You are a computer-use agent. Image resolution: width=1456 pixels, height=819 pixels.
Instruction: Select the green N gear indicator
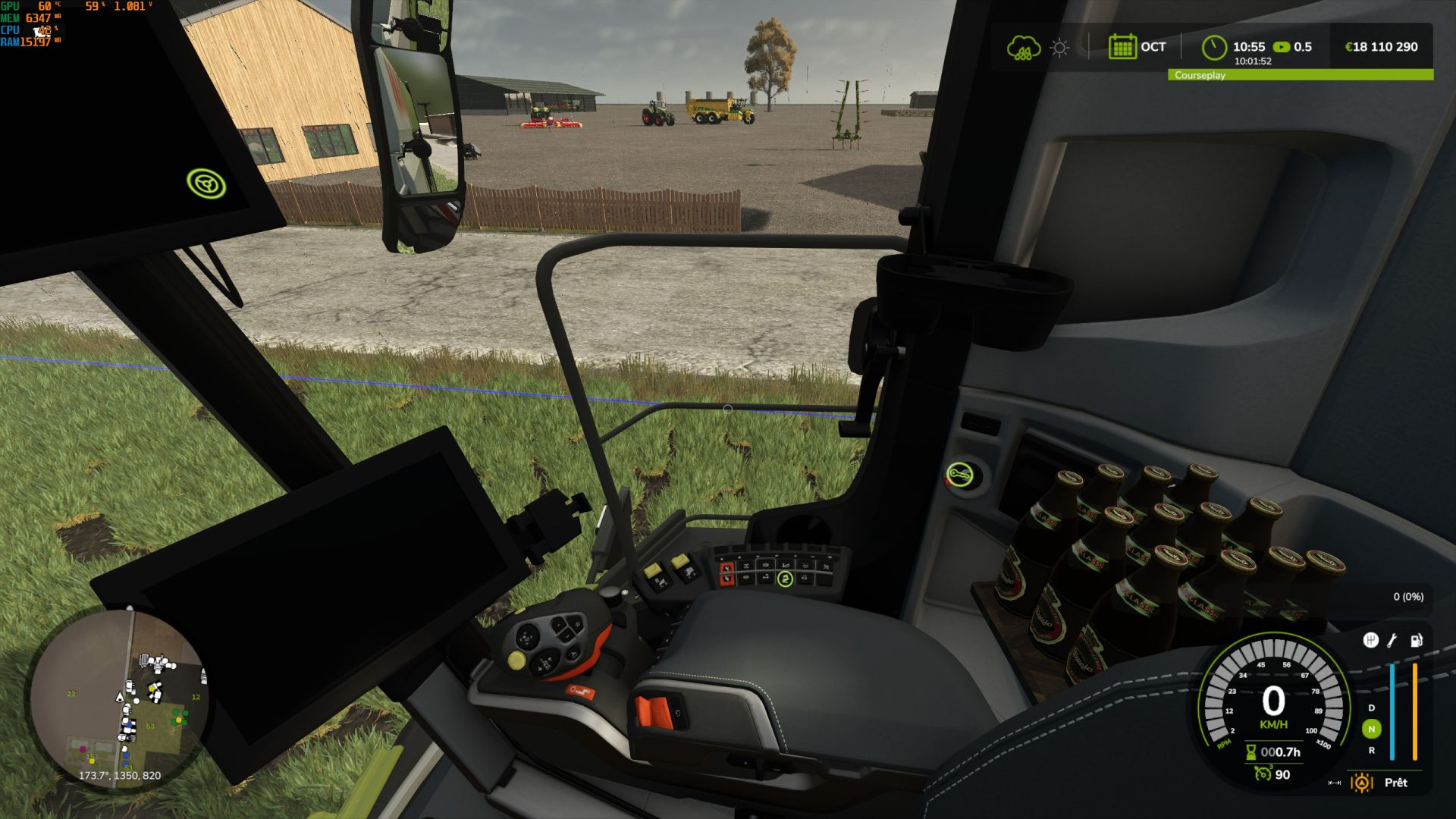point(1371,729)
